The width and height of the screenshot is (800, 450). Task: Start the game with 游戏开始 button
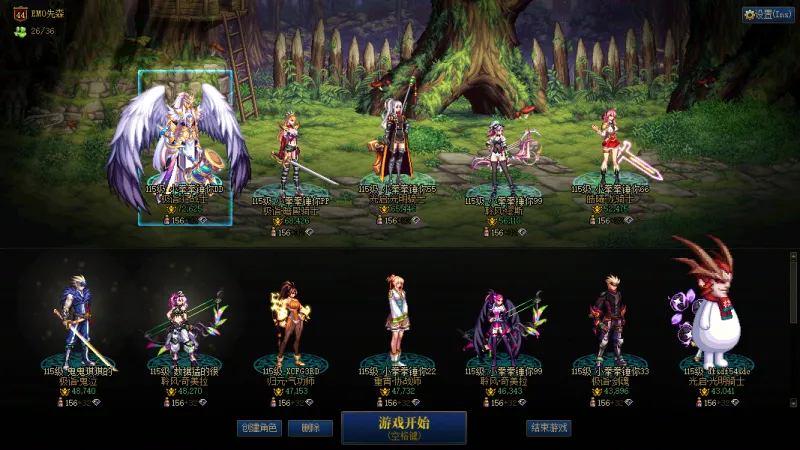click(x=404, y=427)
